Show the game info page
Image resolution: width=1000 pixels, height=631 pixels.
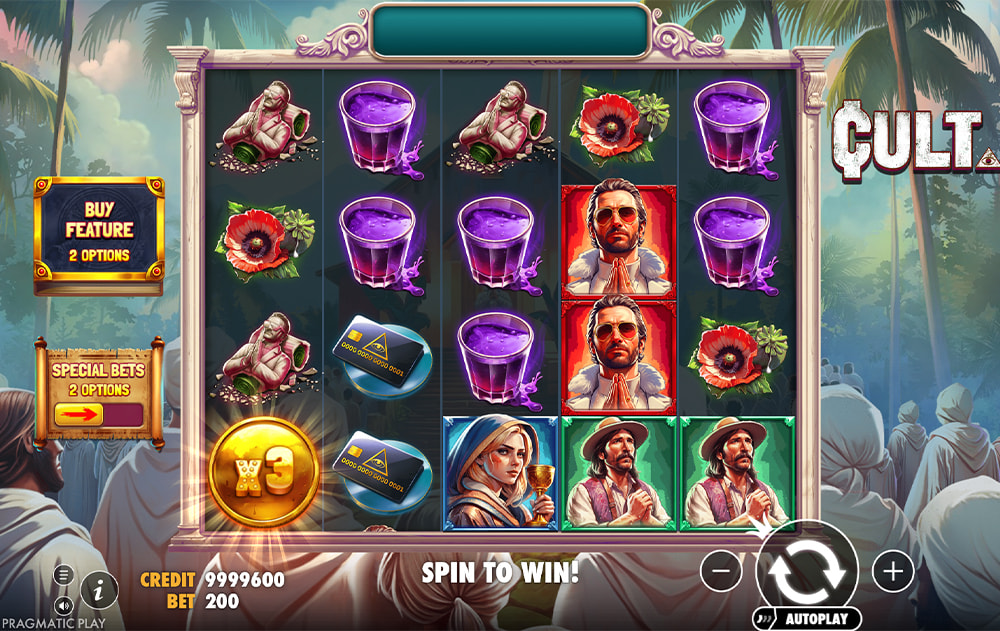click(x=98, y=590)
